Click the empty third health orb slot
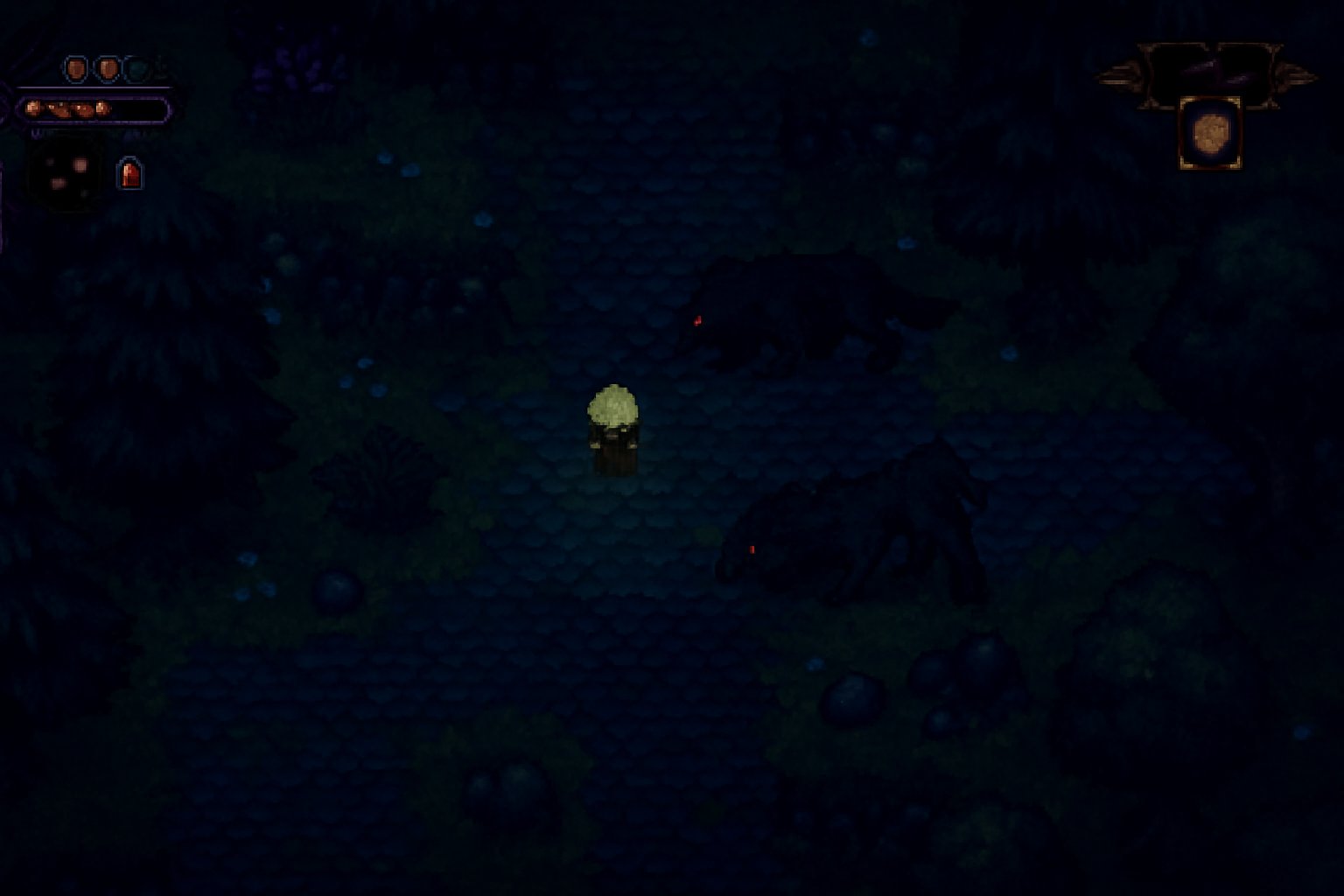1344x896 pixels. click(x=136, y=69)
